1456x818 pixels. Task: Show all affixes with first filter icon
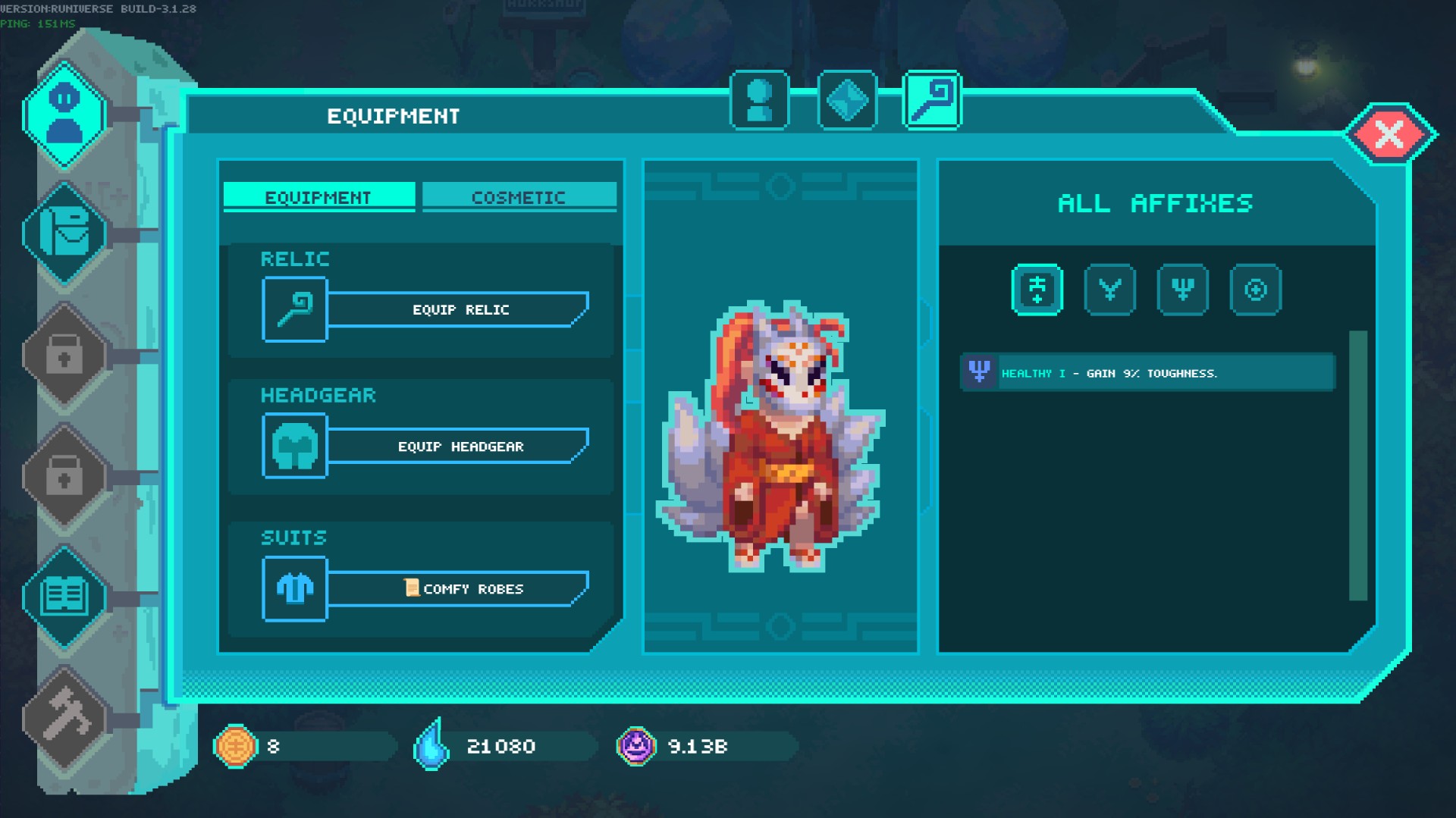1037,290
